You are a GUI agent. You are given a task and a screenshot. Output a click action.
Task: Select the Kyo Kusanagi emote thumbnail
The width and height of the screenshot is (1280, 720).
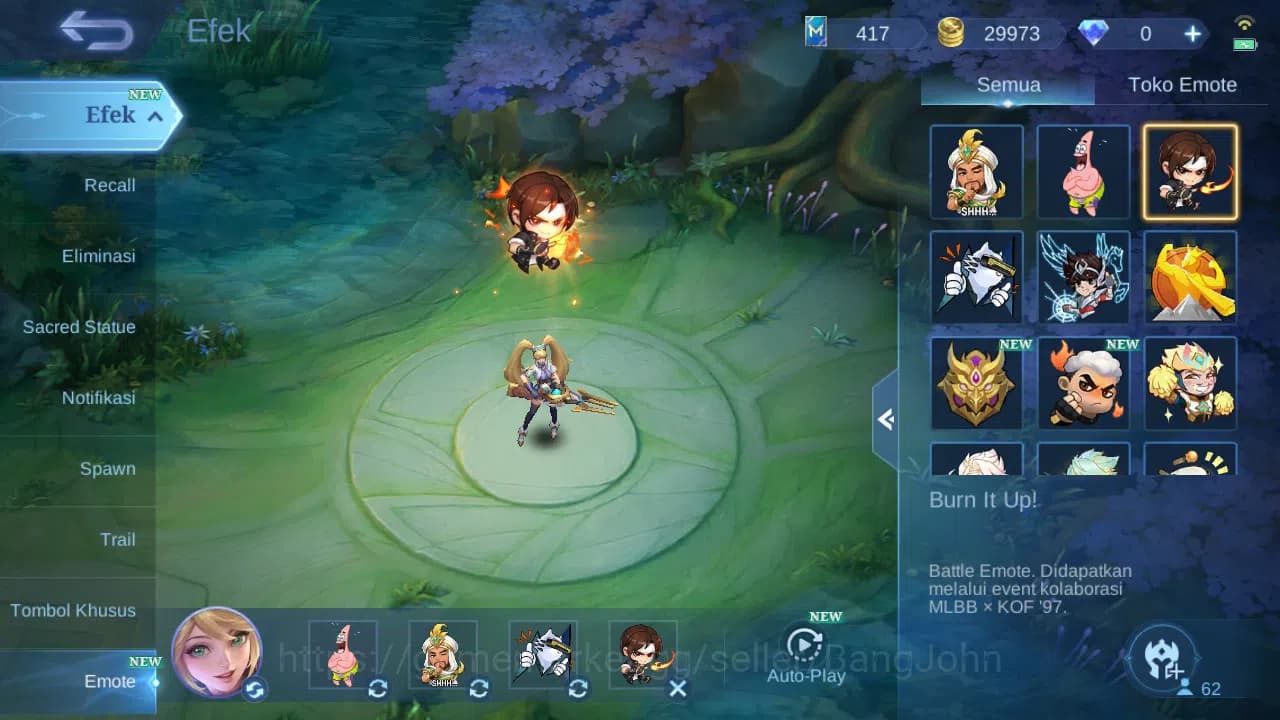(1189, 171)
